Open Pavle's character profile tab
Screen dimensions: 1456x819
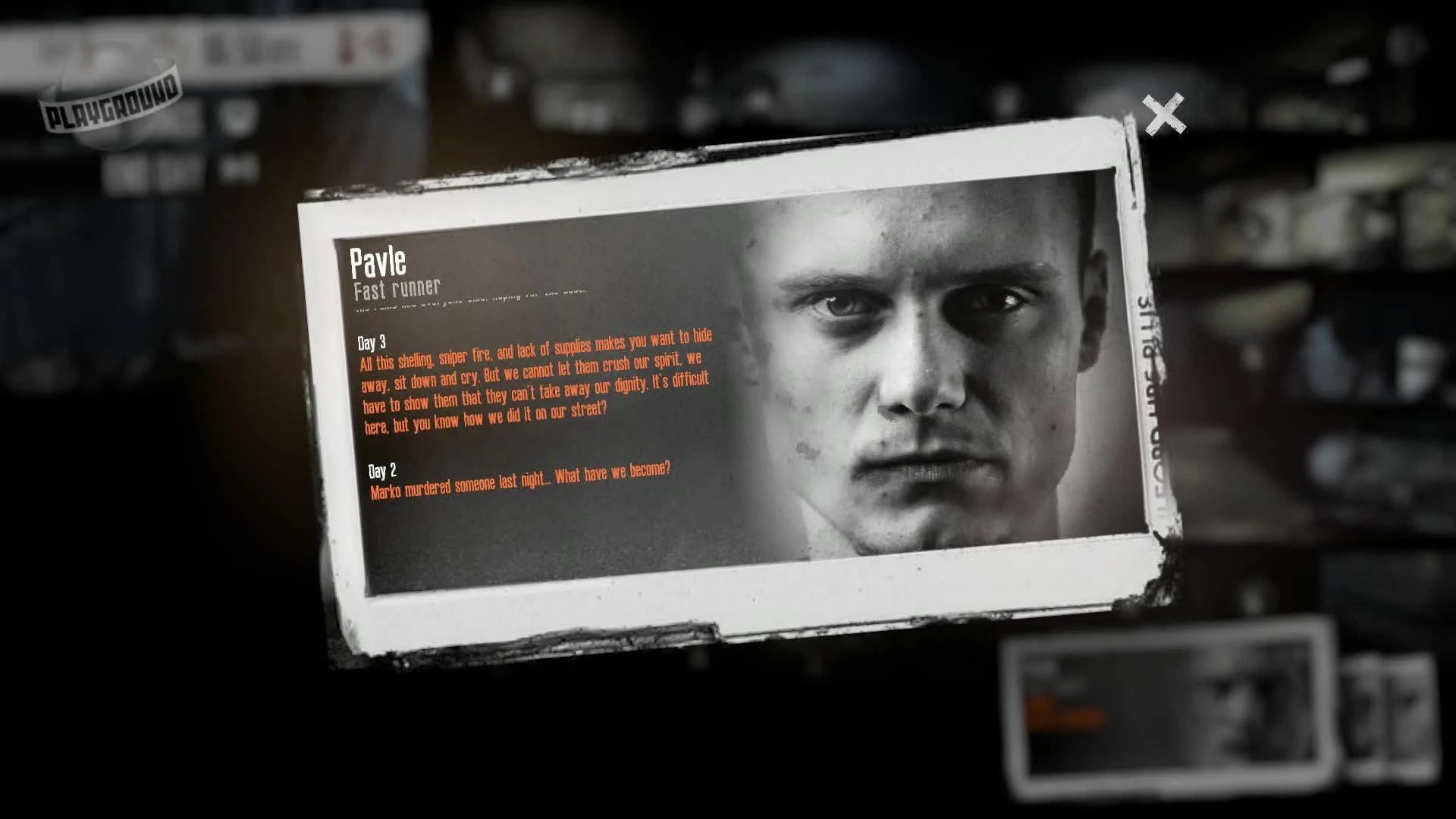tap(377, 262)
